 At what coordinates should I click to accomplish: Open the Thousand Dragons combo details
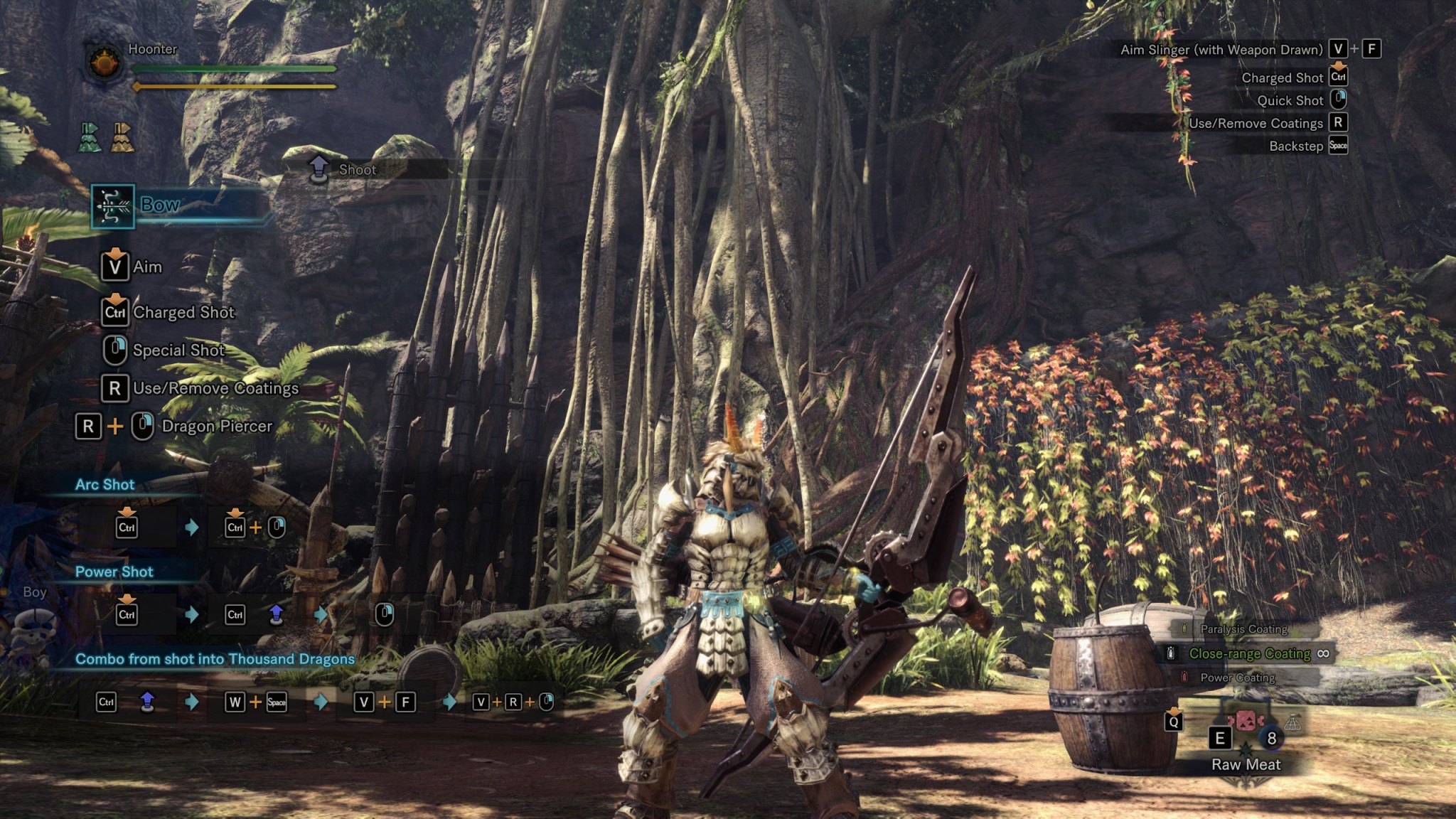coord(214,658)
